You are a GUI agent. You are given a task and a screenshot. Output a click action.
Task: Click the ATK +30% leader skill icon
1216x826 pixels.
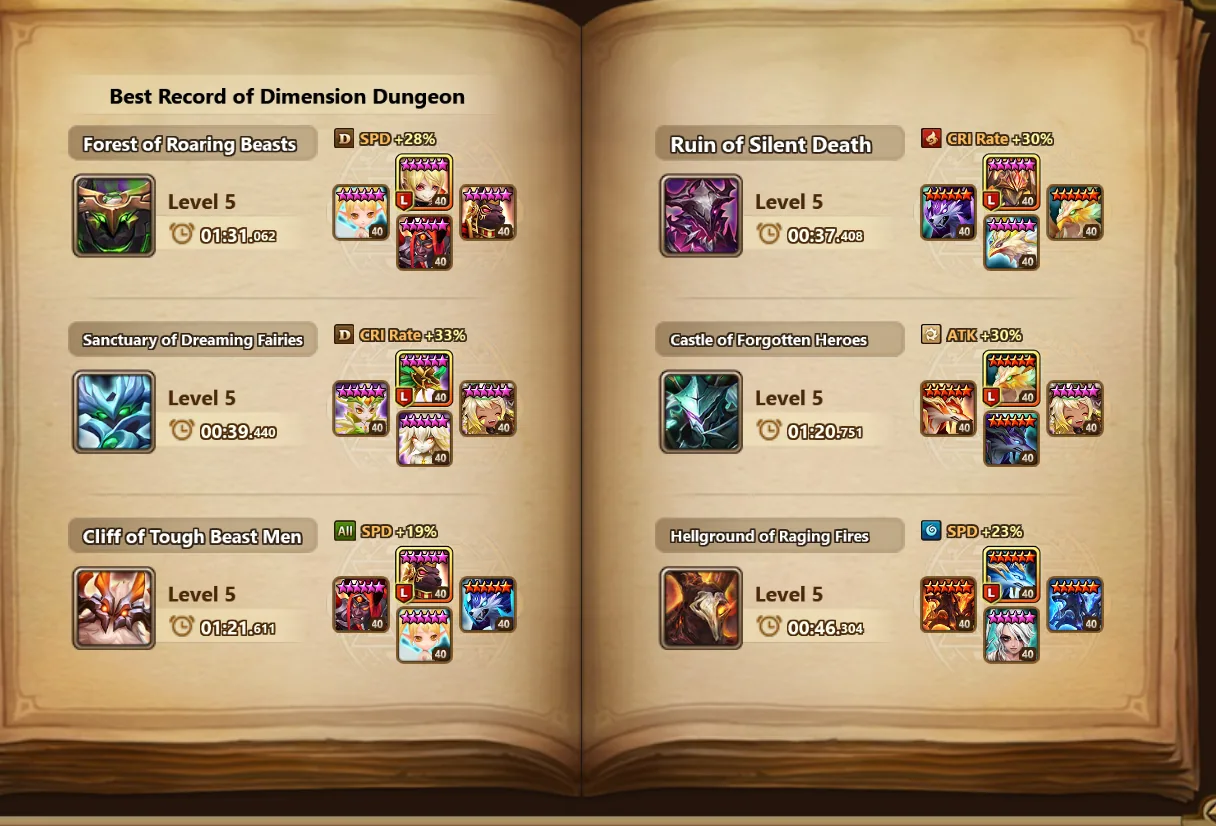click(931, 335)
